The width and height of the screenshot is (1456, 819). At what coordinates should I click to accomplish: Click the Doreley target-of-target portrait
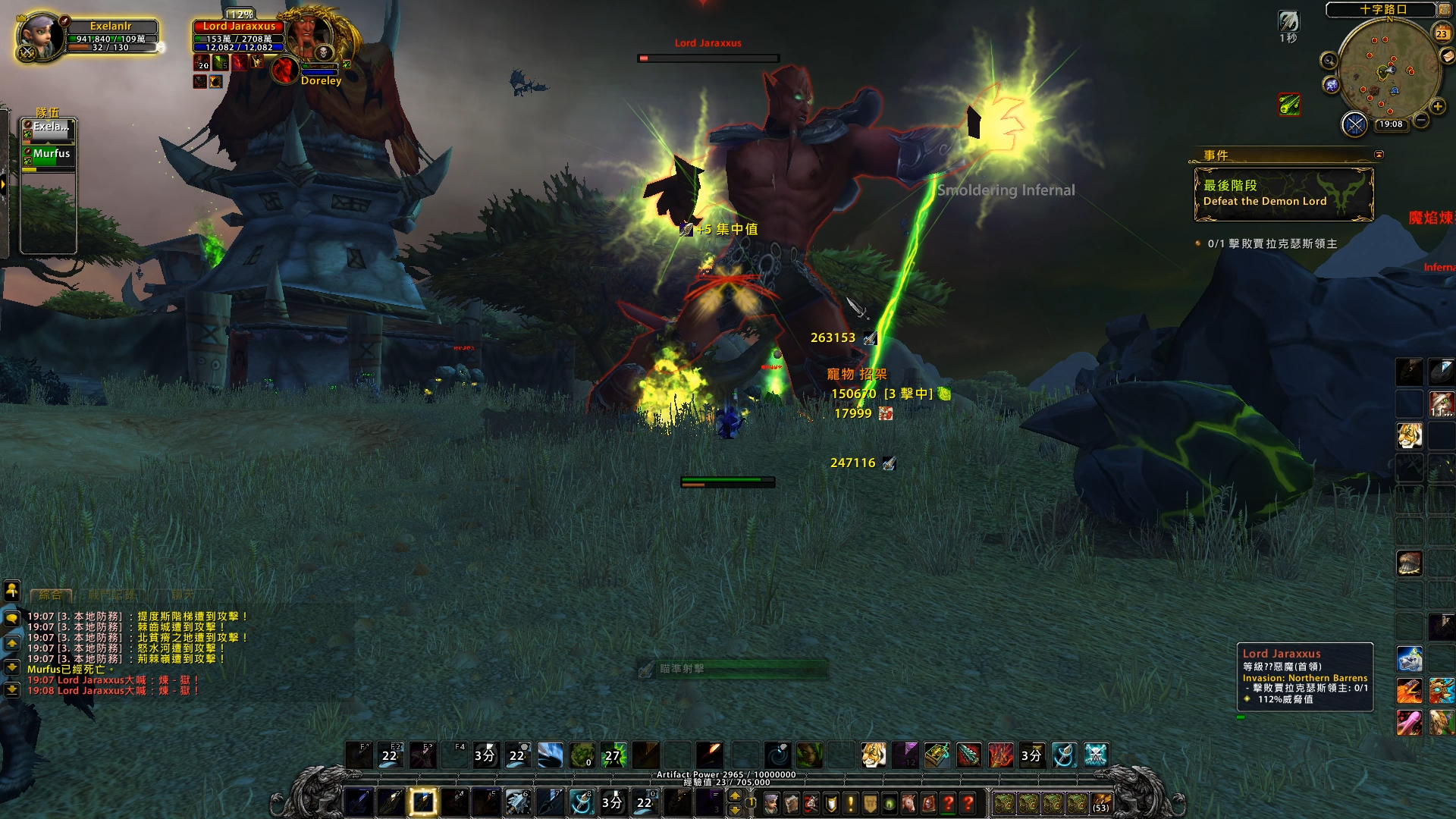285,70
